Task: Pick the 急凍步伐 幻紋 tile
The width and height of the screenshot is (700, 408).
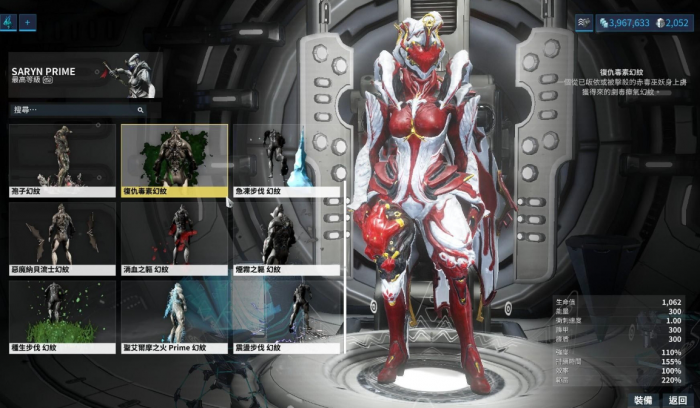Action: pos(286,160)
